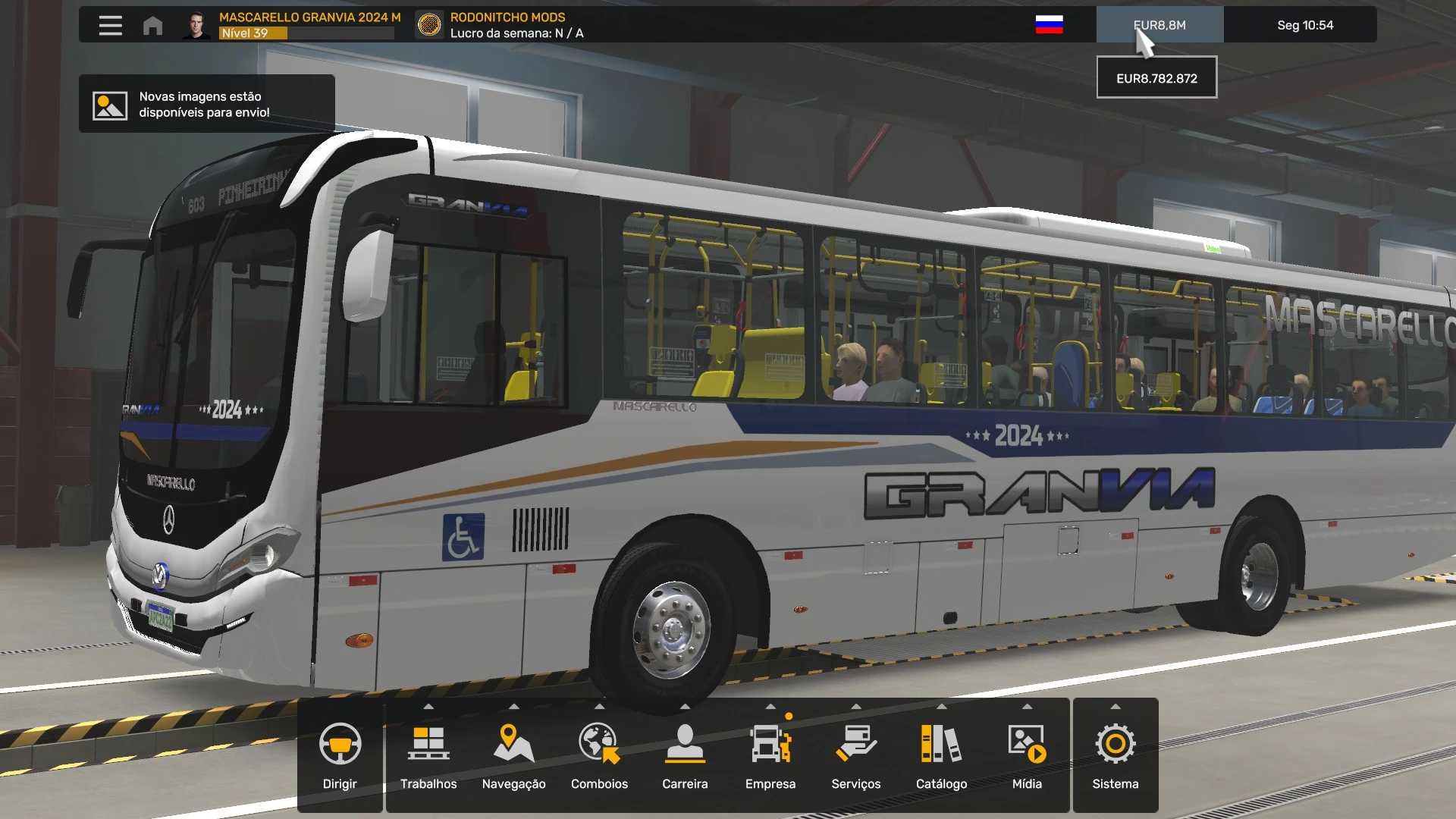Open the Trabalhos jobs menu
Screen dimensions: 1456x819
[x=428, y=755]
